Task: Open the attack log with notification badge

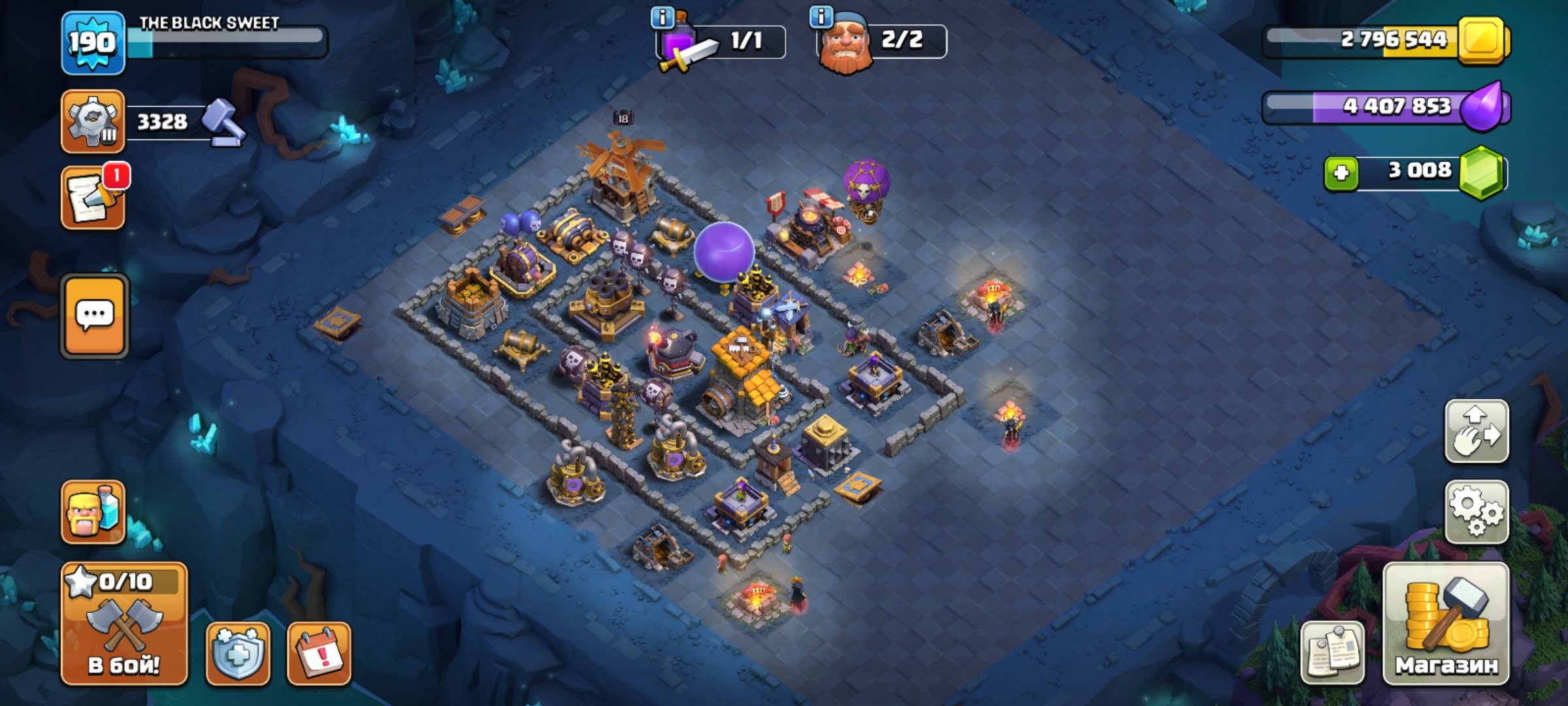Action: pyautogui.click(x=93, y=196)
